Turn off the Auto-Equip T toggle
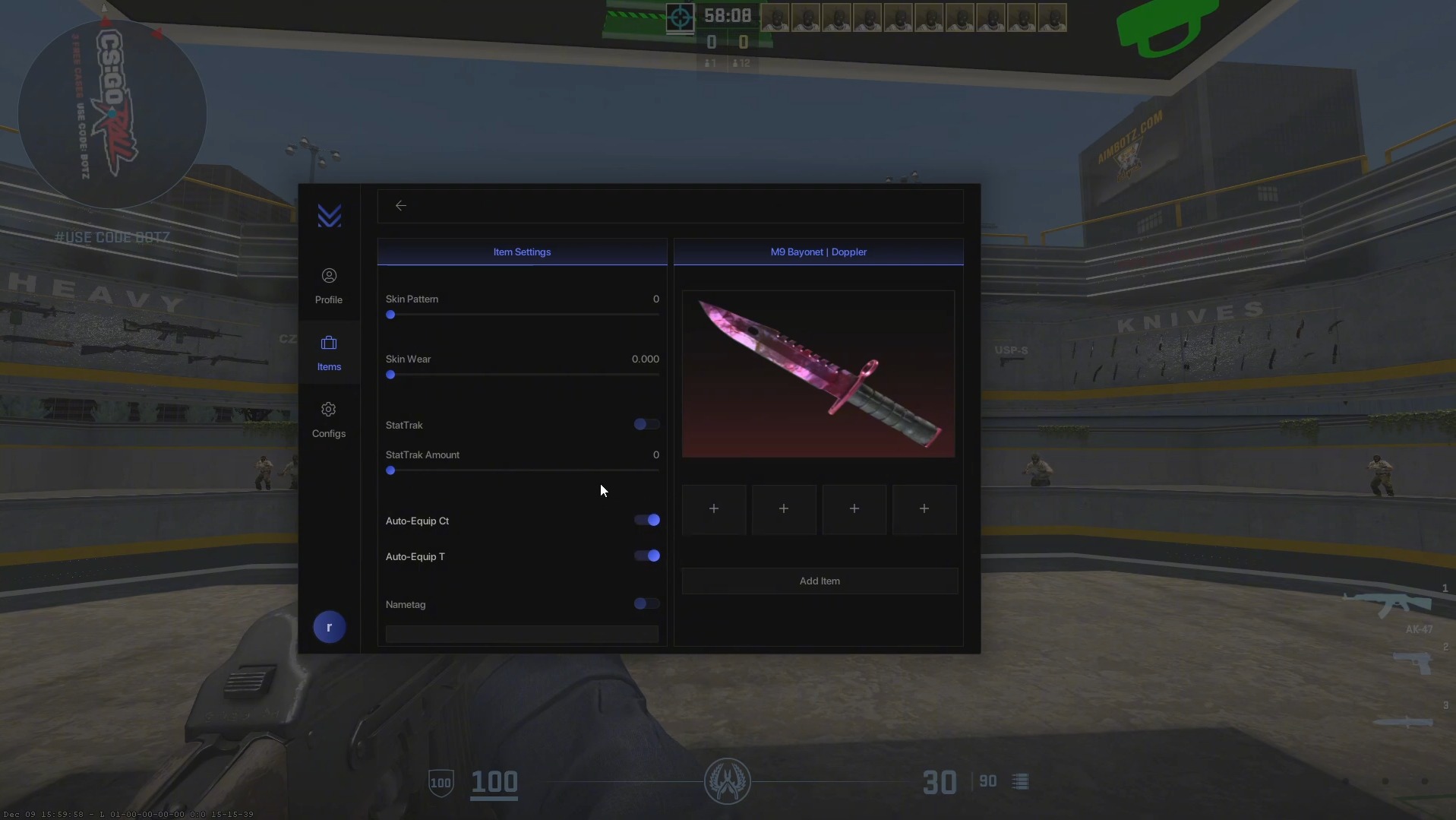The height and width of the screenshot is (820, 1456). click(646, 556)
